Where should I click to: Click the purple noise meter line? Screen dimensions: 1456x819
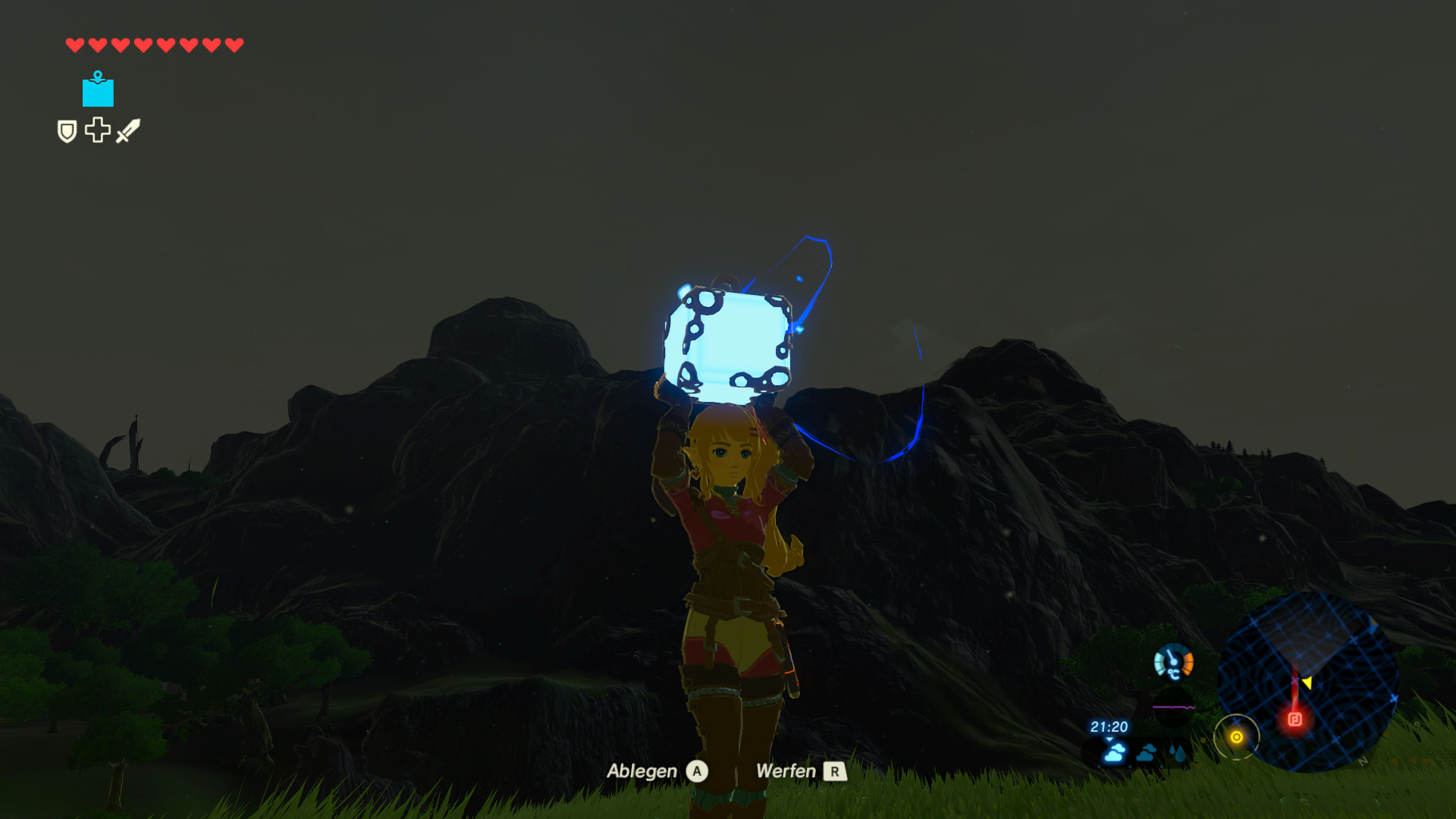1174,707
